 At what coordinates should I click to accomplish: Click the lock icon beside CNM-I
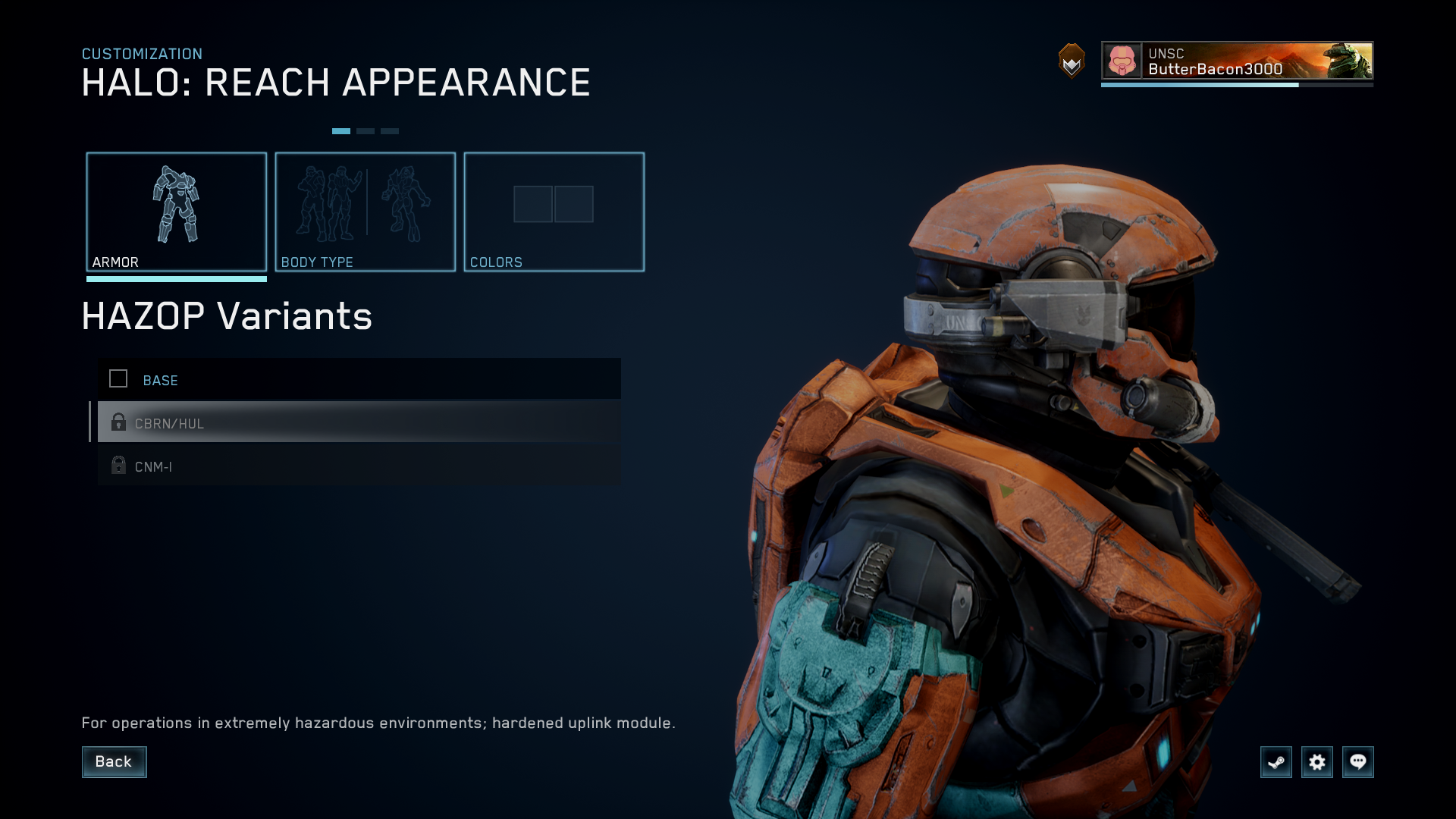pos(119,466)
